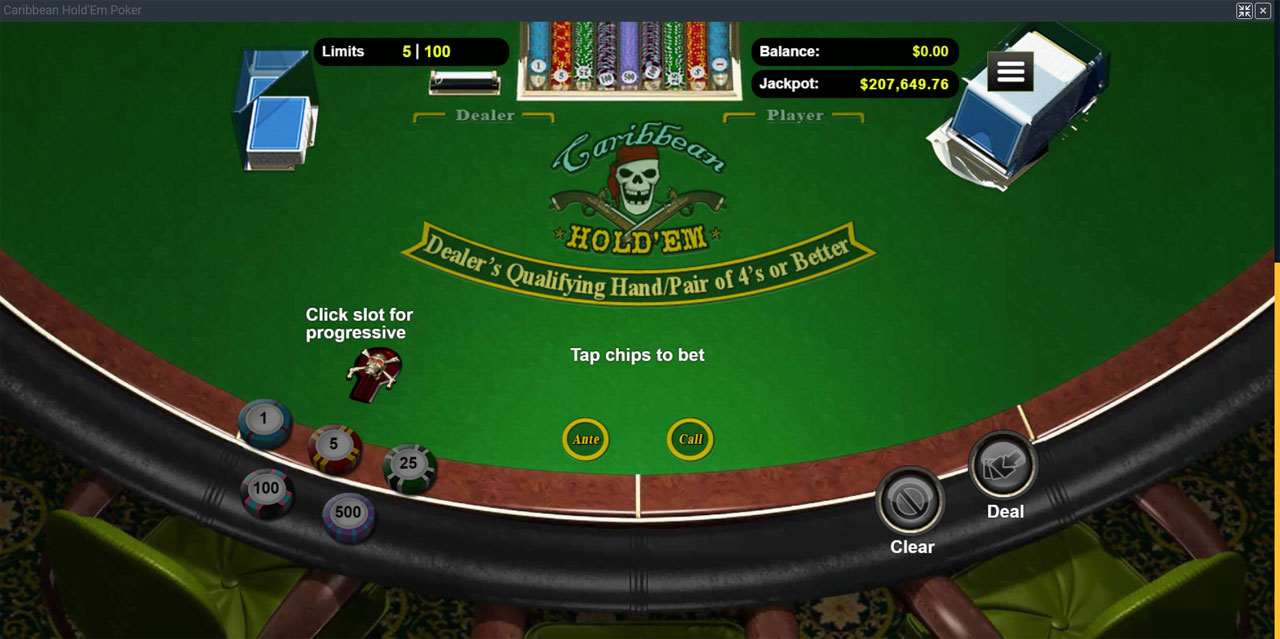Click the Call betting circle
Viewport: 1280px width, 639px height.
click(x=690, y=439)
